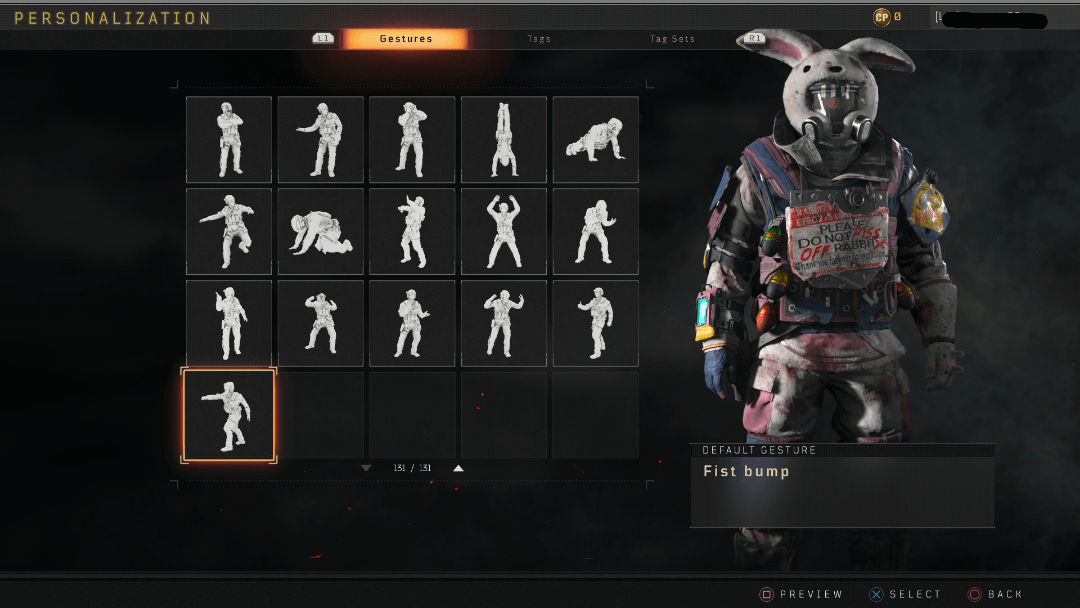Pick the highlighted Fist bump gesture

229,416
